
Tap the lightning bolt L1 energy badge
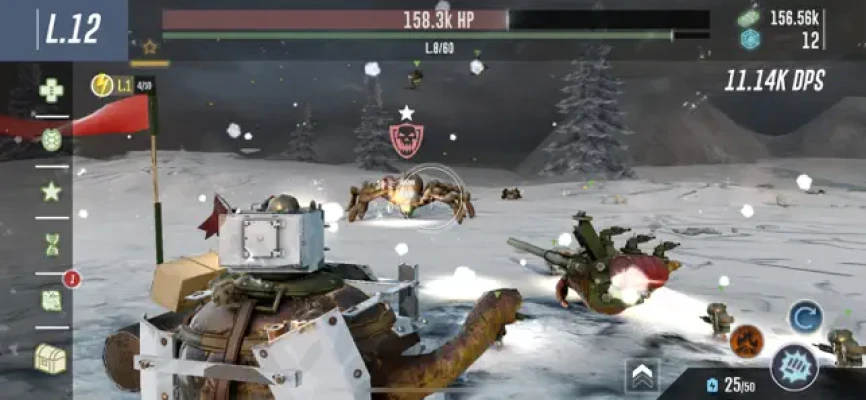[112, 85]
